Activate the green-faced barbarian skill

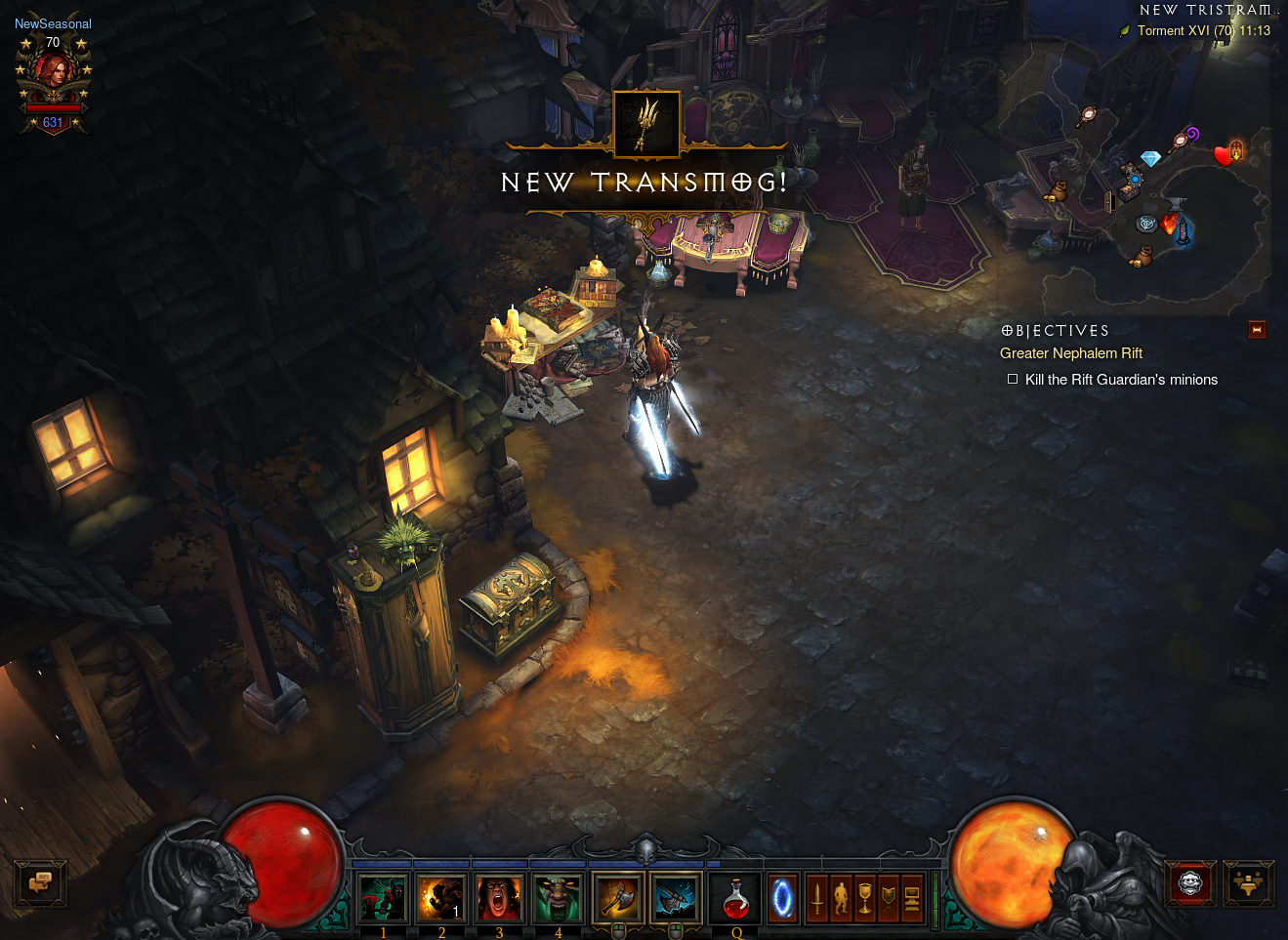(558, 897)
